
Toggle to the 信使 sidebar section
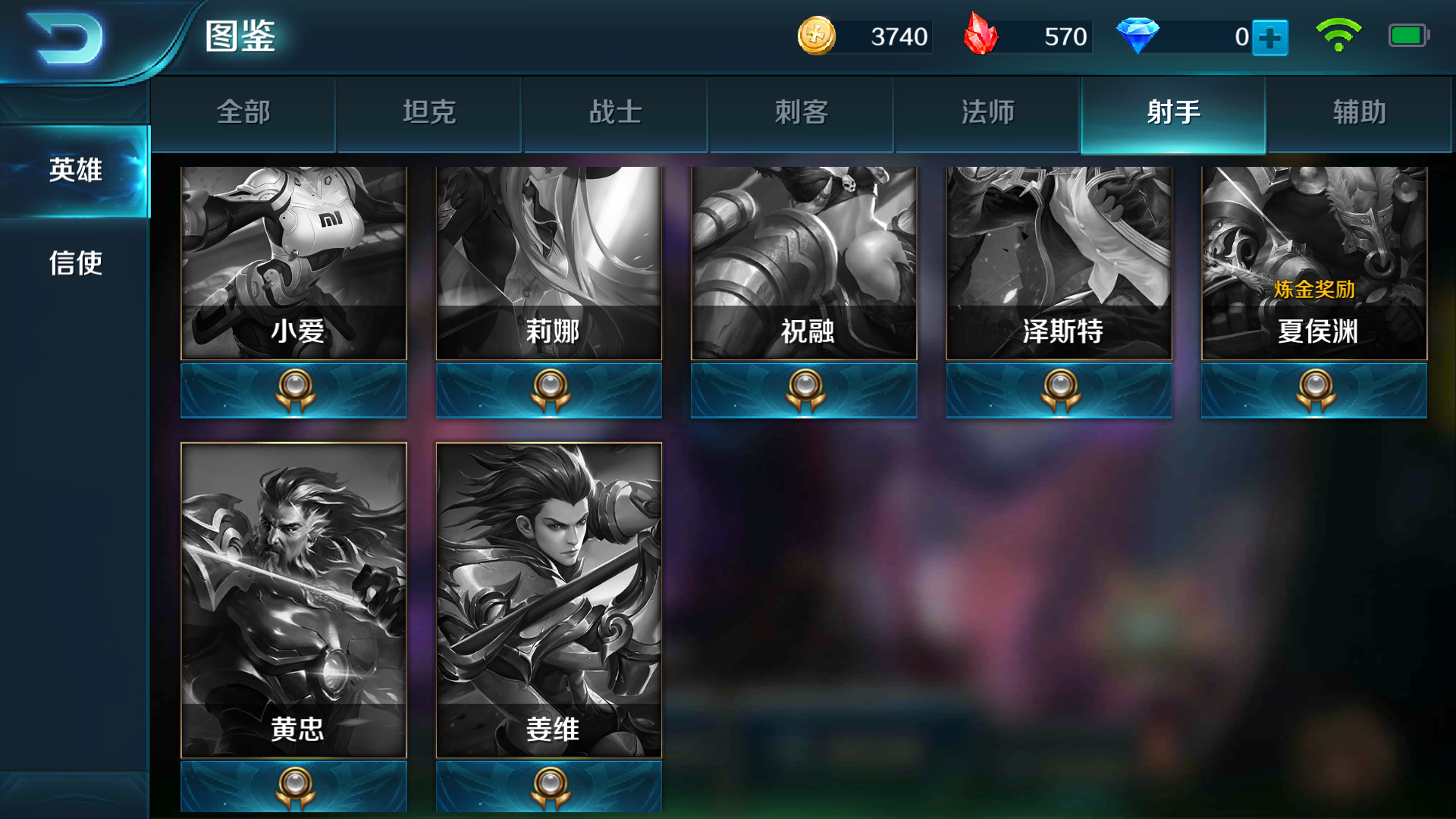(x=75, y=265)
